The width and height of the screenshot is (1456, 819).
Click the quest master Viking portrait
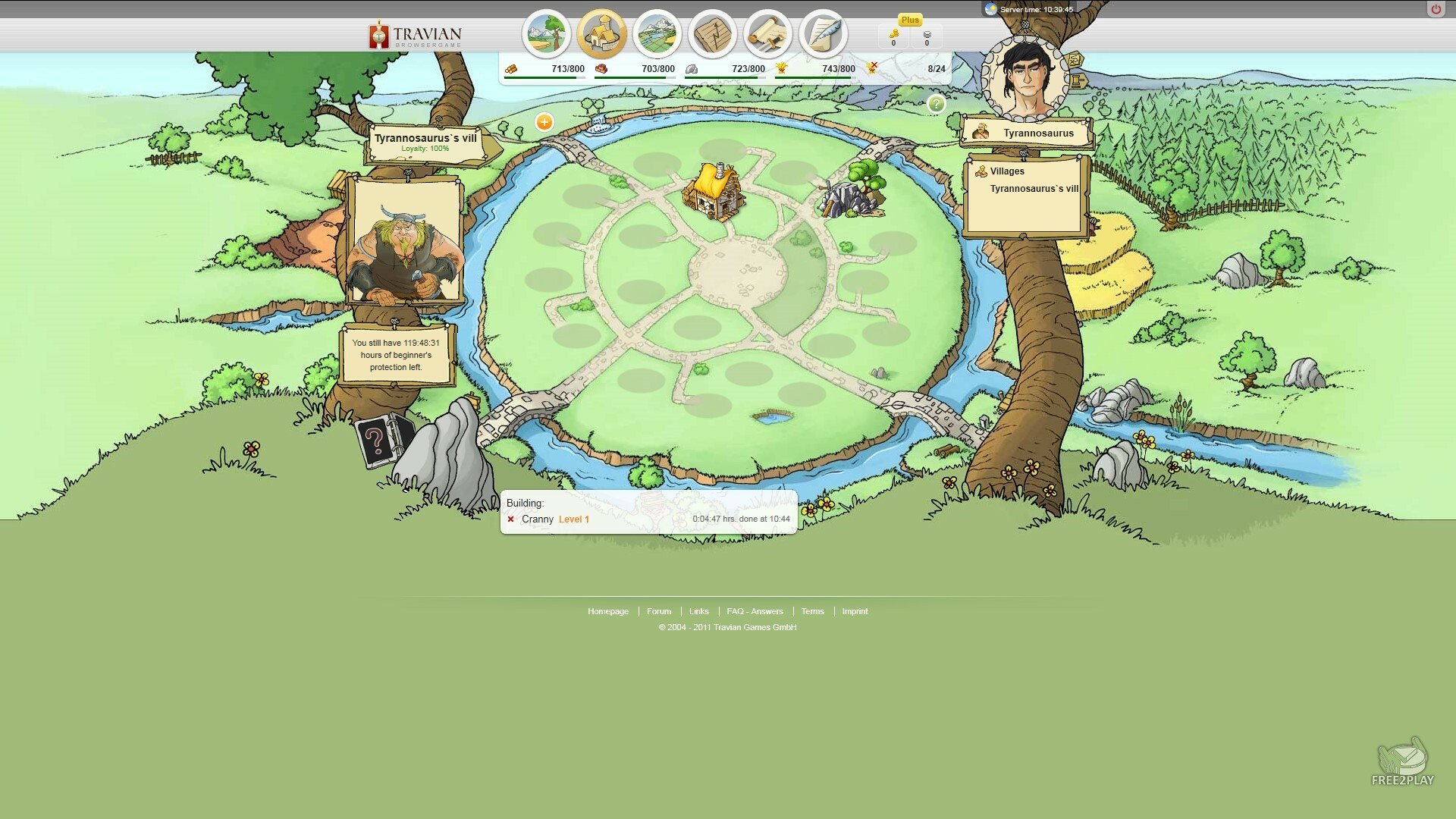(x=404, y=243)
